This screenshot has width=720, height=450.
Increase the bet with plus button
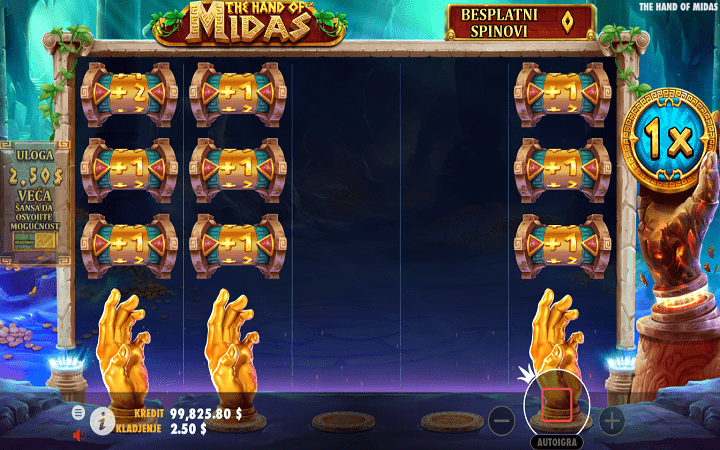[611, 421]
